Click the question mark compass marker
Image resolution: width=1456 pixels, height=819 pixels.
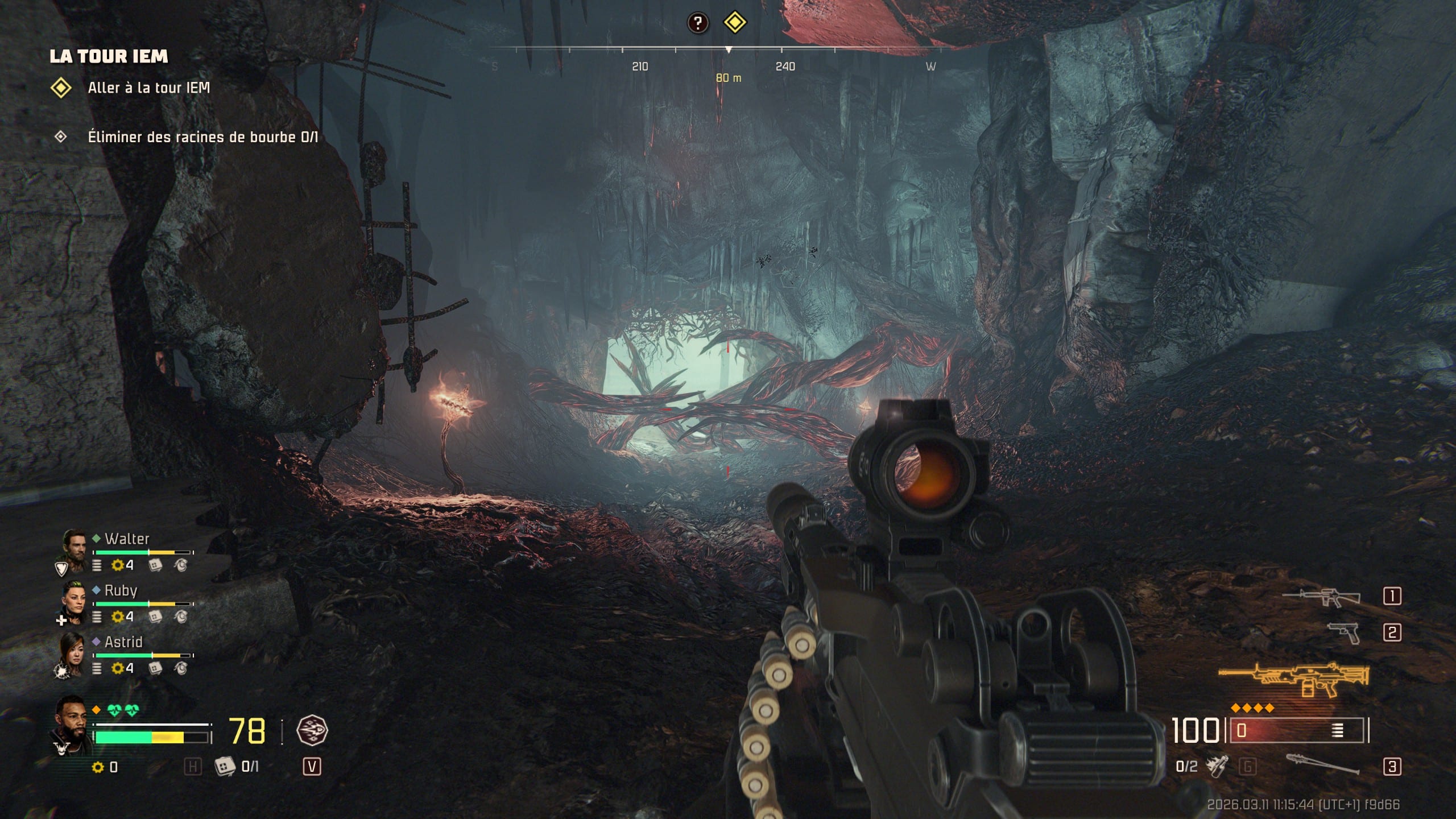[698, 23]
